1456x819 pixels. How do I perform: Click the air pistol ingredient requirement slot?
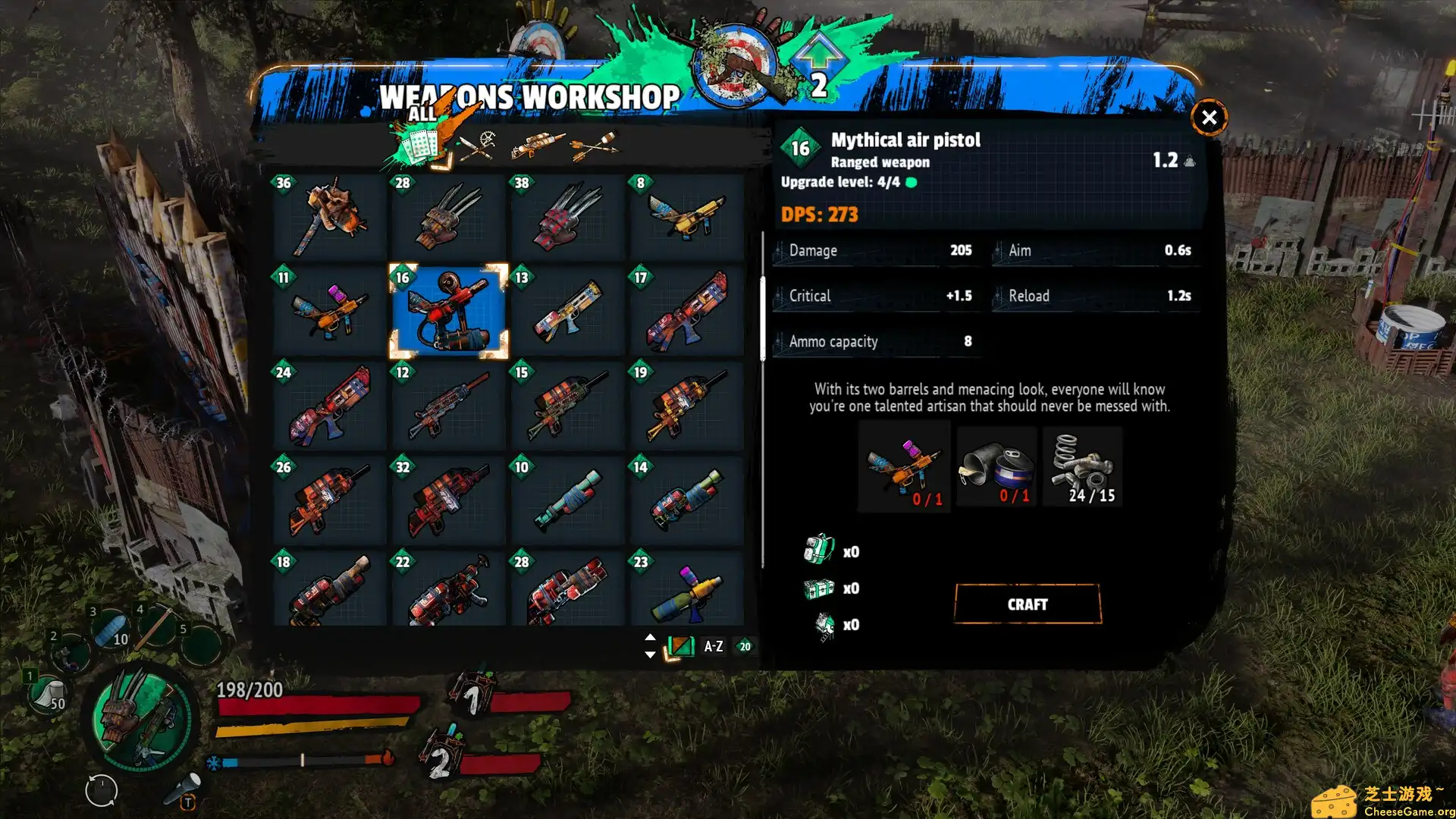[x=904, y=467]
